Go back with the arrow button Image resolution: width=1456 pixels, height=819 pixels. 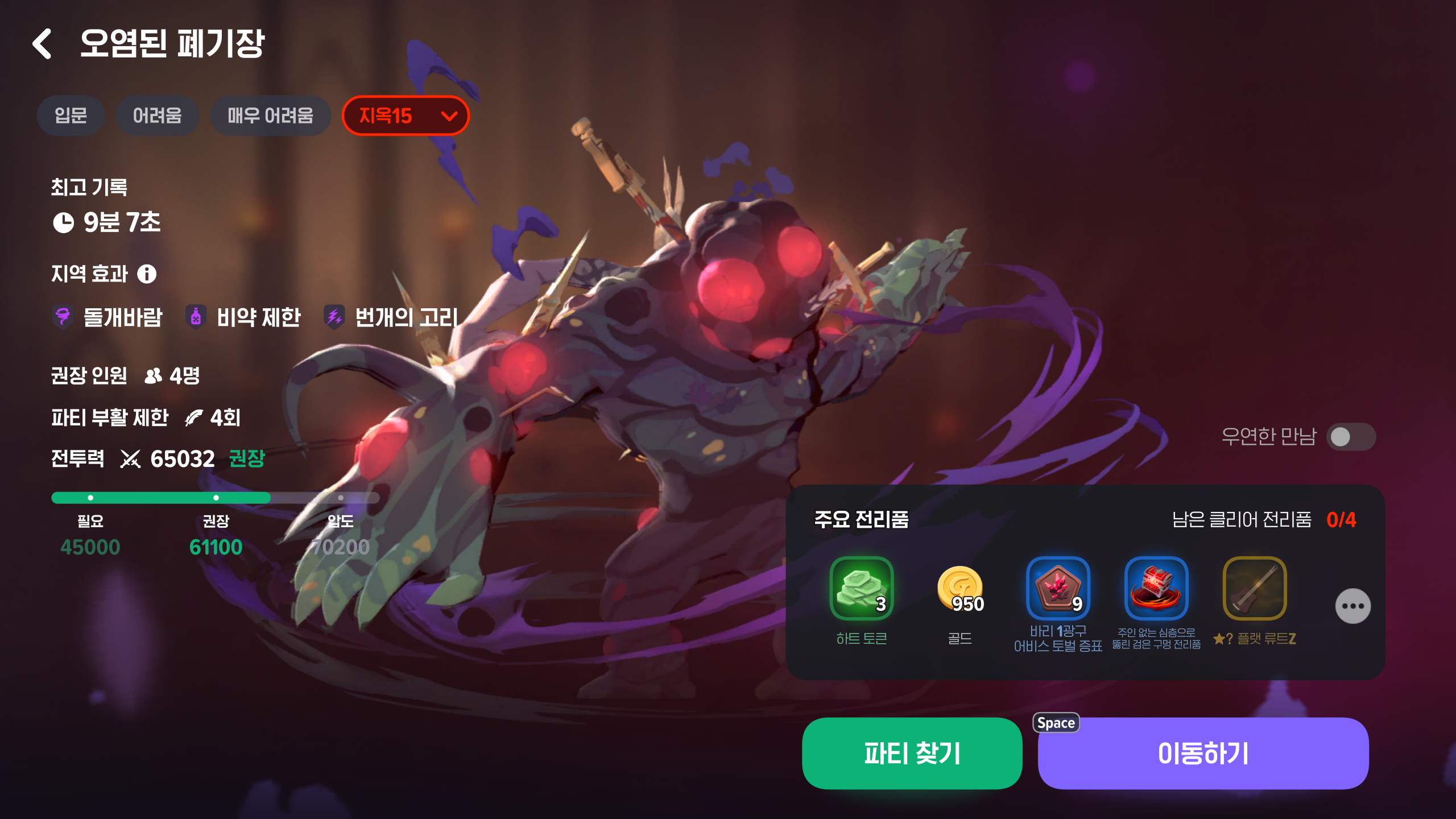pos(43,44)
